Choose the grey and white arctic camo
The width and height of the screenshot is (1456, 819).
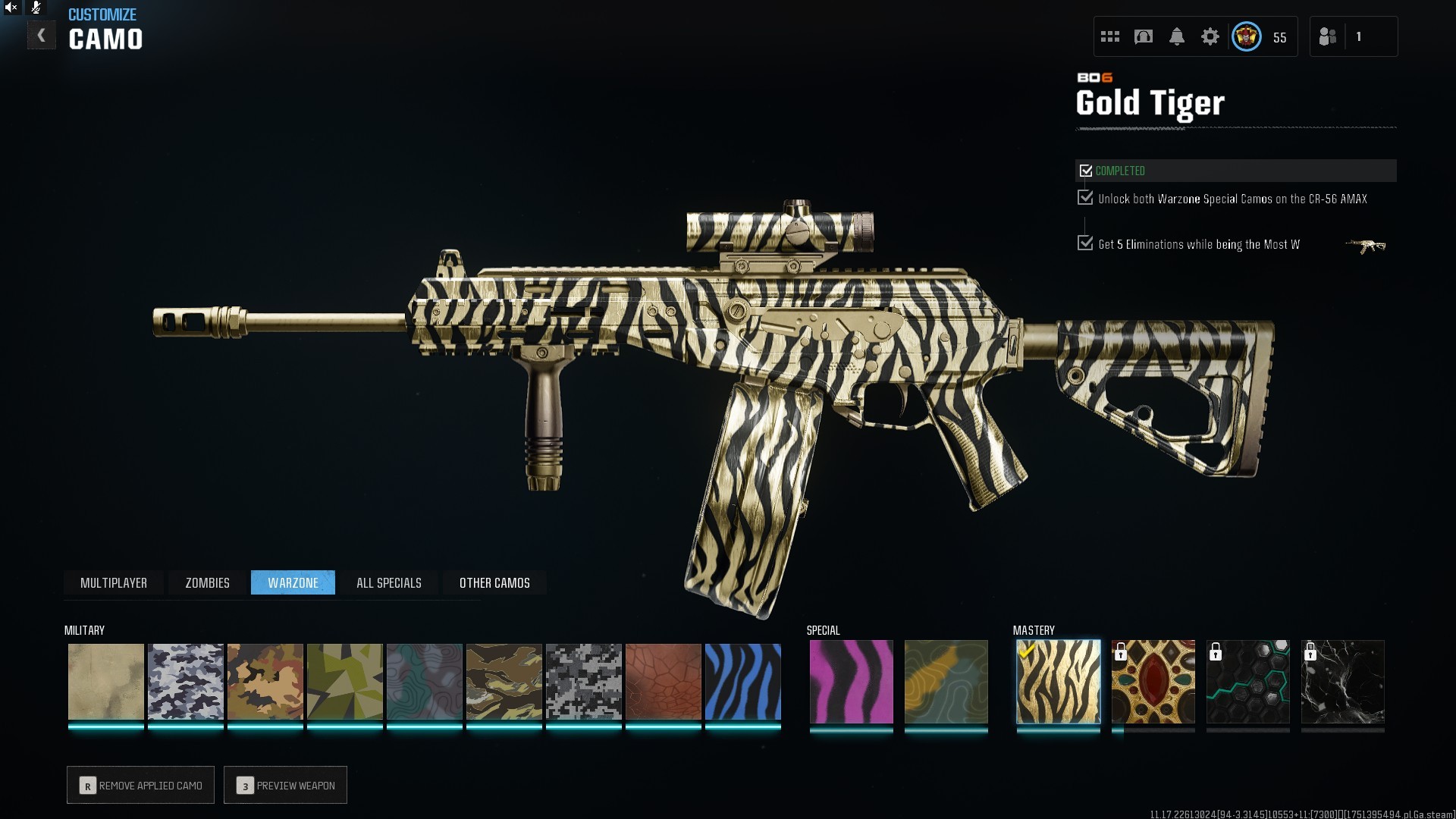(185, 682)
